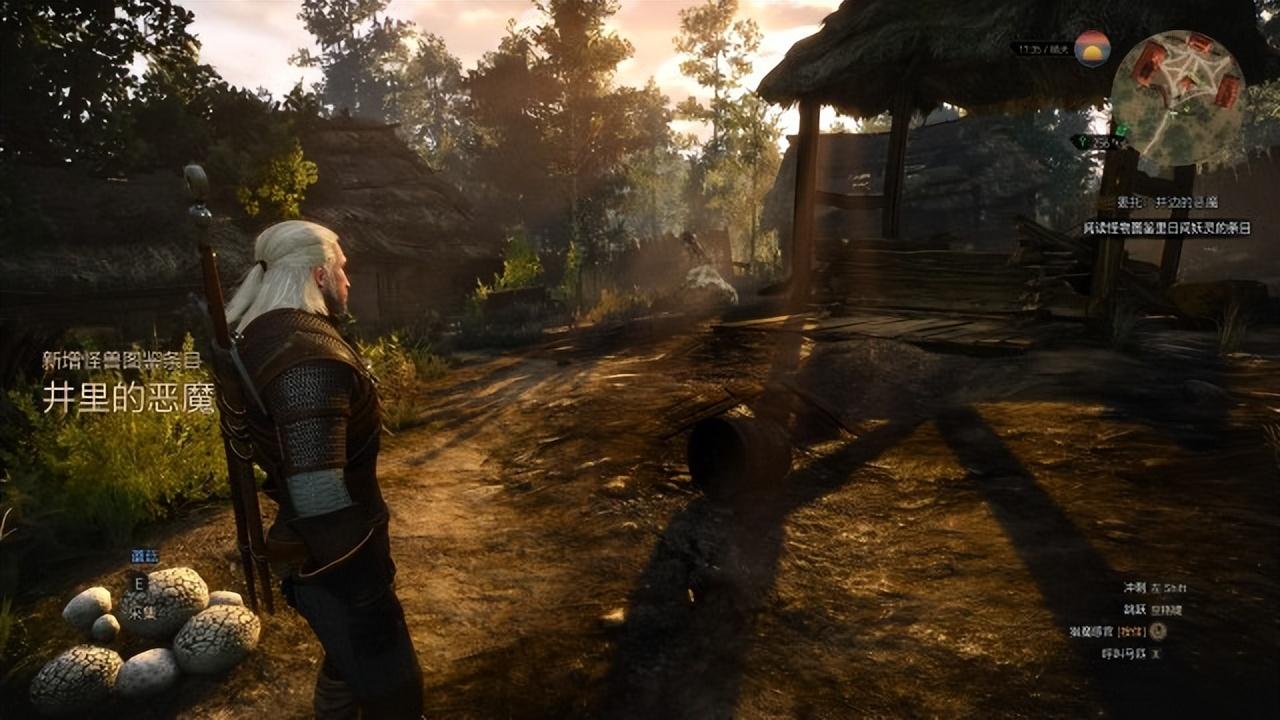Click the sunset weather icon
Image resolution: width=1280 pixels, height=720 pixels.
point(1092,48)
